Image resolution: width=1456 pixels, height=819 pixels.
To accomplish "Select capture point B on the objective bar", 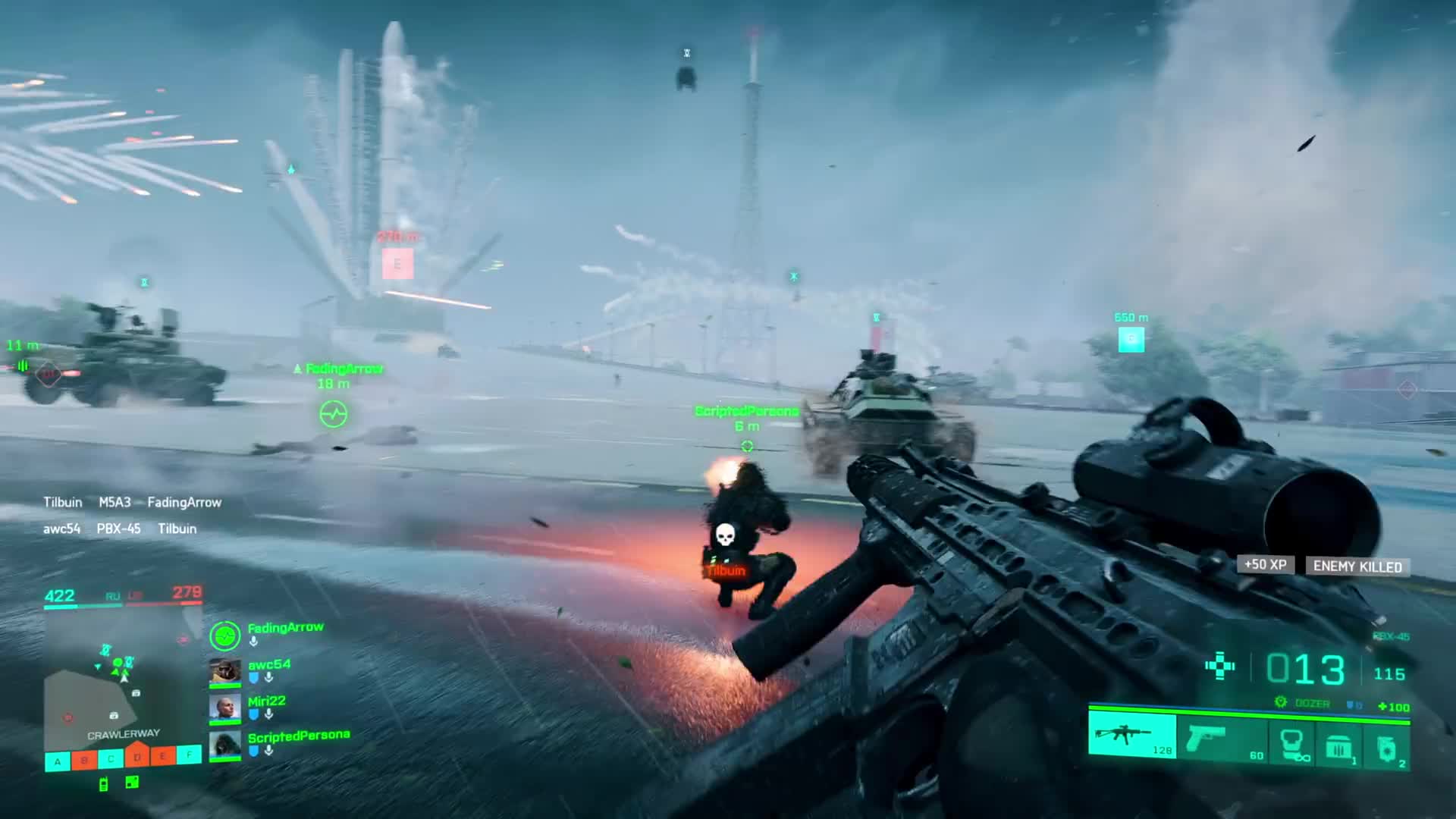I will (84, 760).
